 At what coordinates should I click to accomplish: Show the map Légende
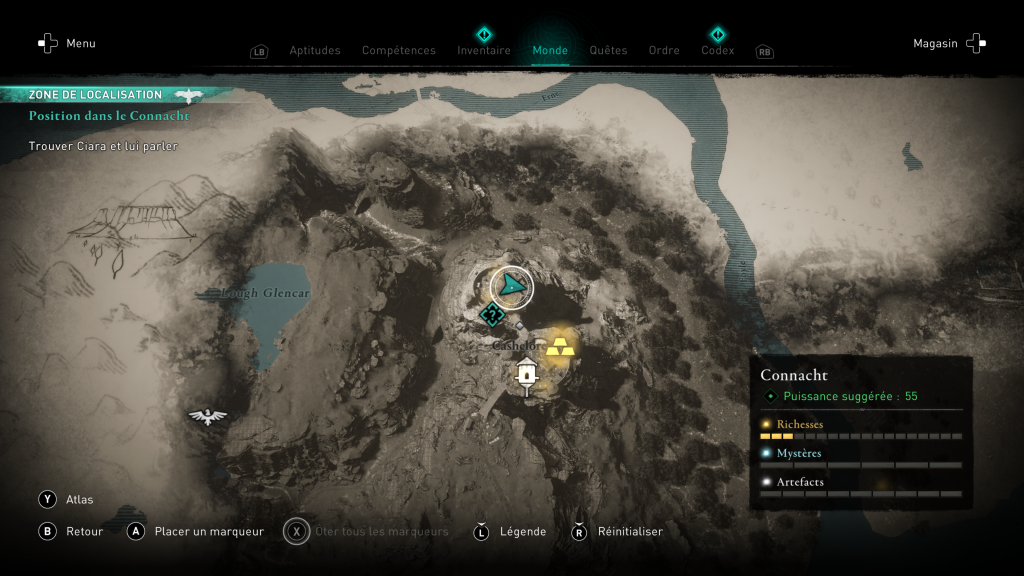click(x=511, y=531)
